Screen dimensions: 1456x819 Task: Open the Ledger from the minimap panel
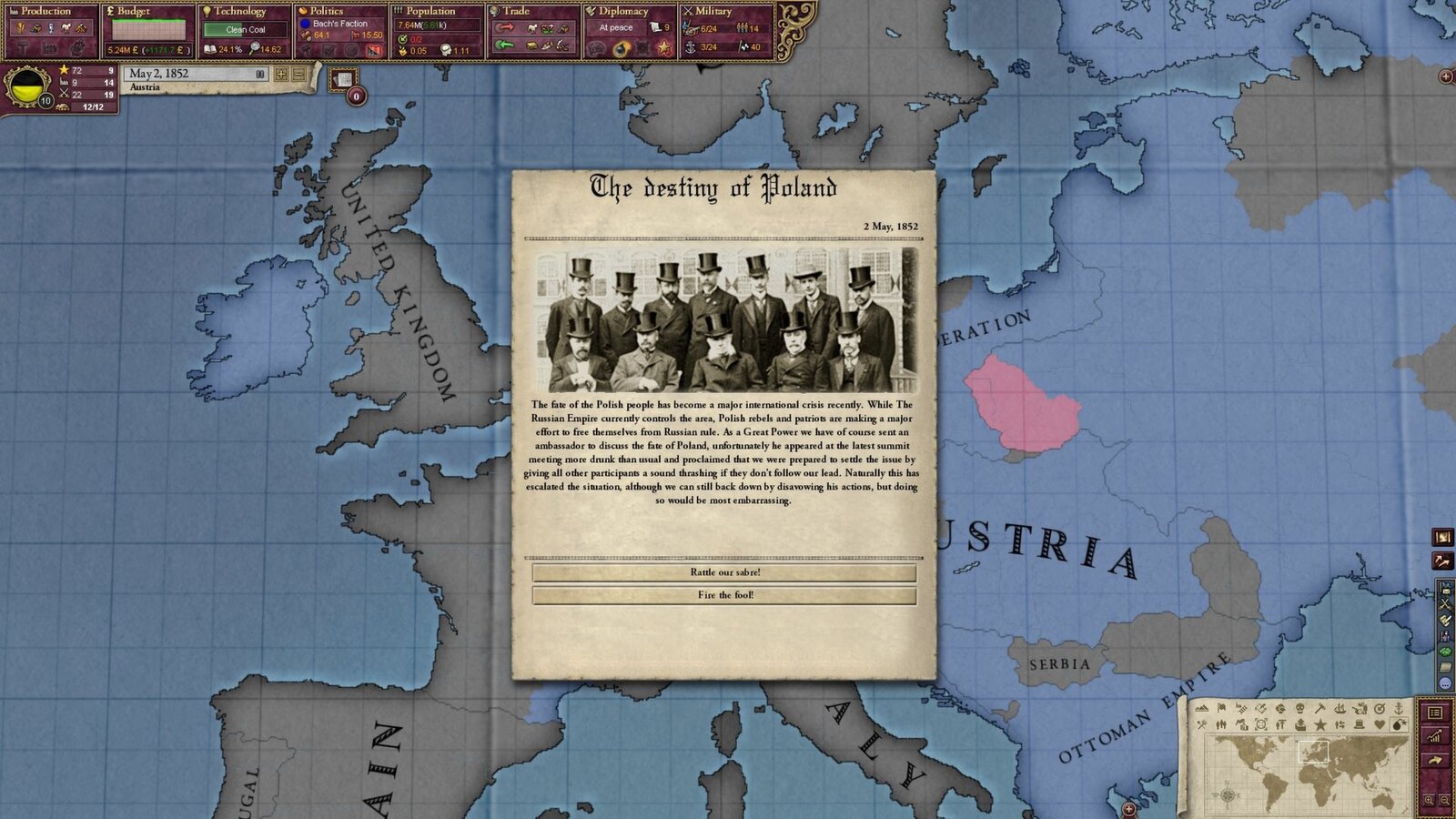[x=1436, y=713]
